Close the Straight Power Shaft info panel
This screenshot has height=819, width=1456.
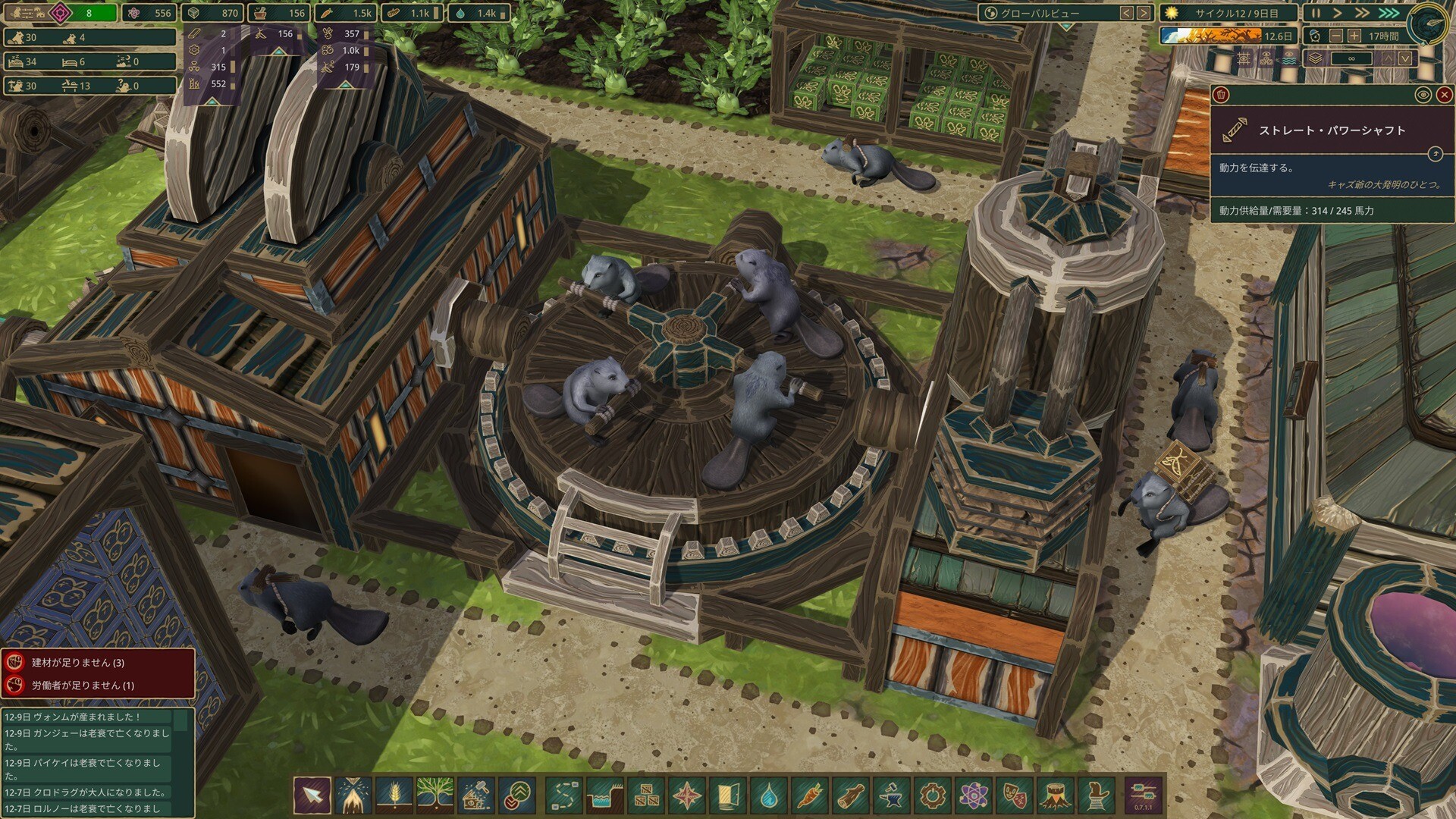(x=1444, y=95)
